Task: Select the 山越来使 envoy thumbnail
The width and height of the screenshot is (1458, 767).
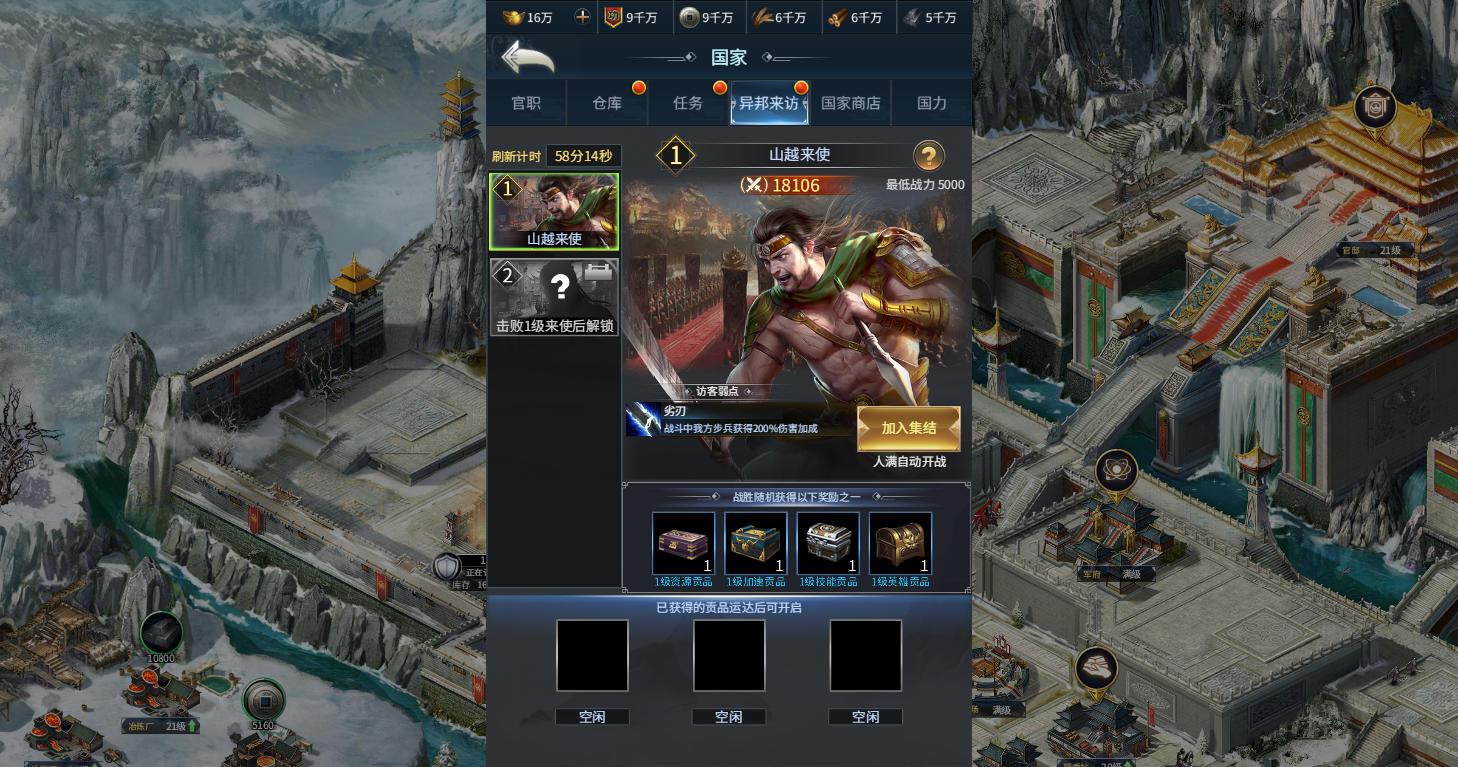Action: tap(554, 211)
